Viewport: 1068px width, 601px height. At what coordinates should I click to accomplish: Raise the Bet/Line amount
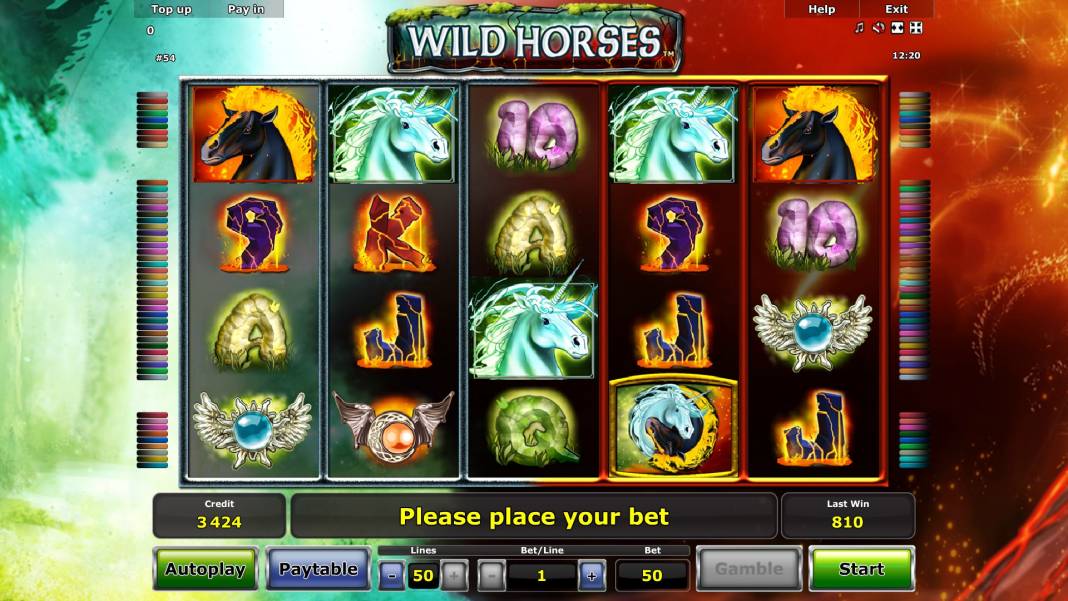pyautogui.click(x=591, y=575)
